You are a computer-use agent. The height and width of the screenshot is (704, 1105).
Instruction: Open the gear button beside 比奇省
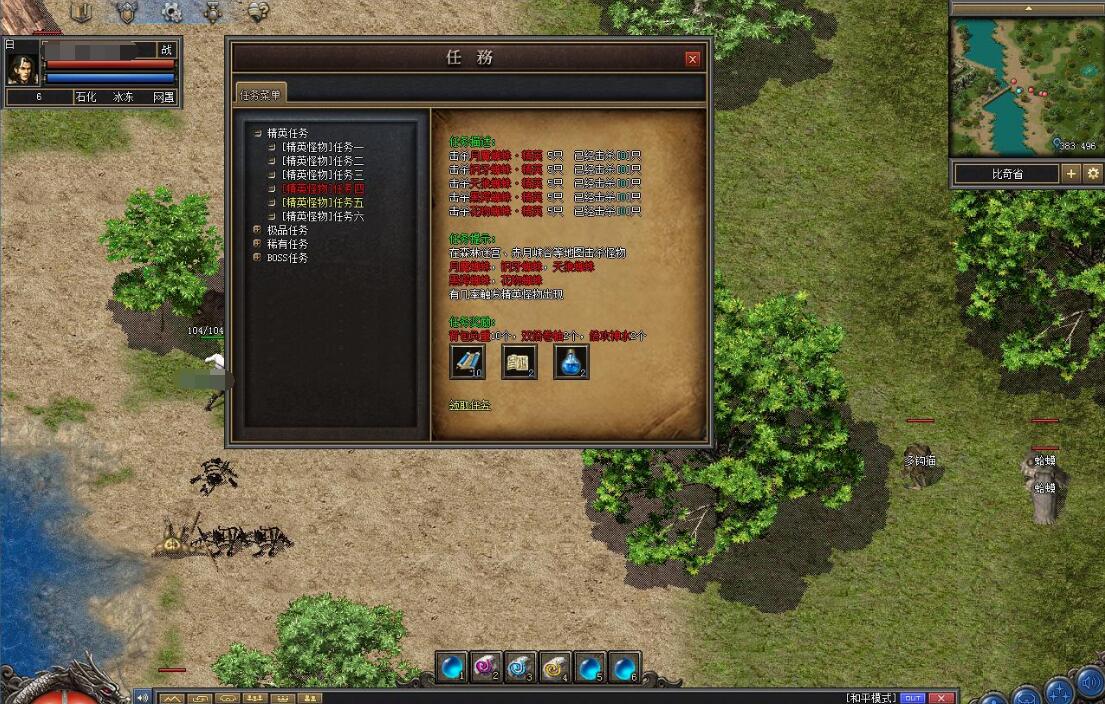click(1093, 174)
